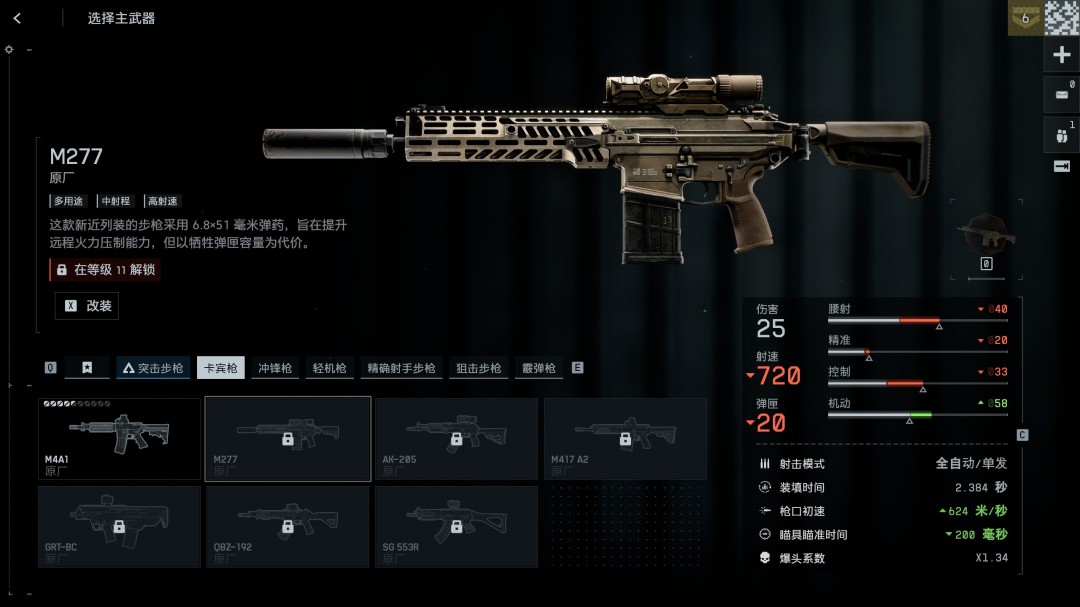Click the weapon preview thumbnail beside the rifle
Viewport: 1080px width, 607px height.
click(x=986, y=234)
